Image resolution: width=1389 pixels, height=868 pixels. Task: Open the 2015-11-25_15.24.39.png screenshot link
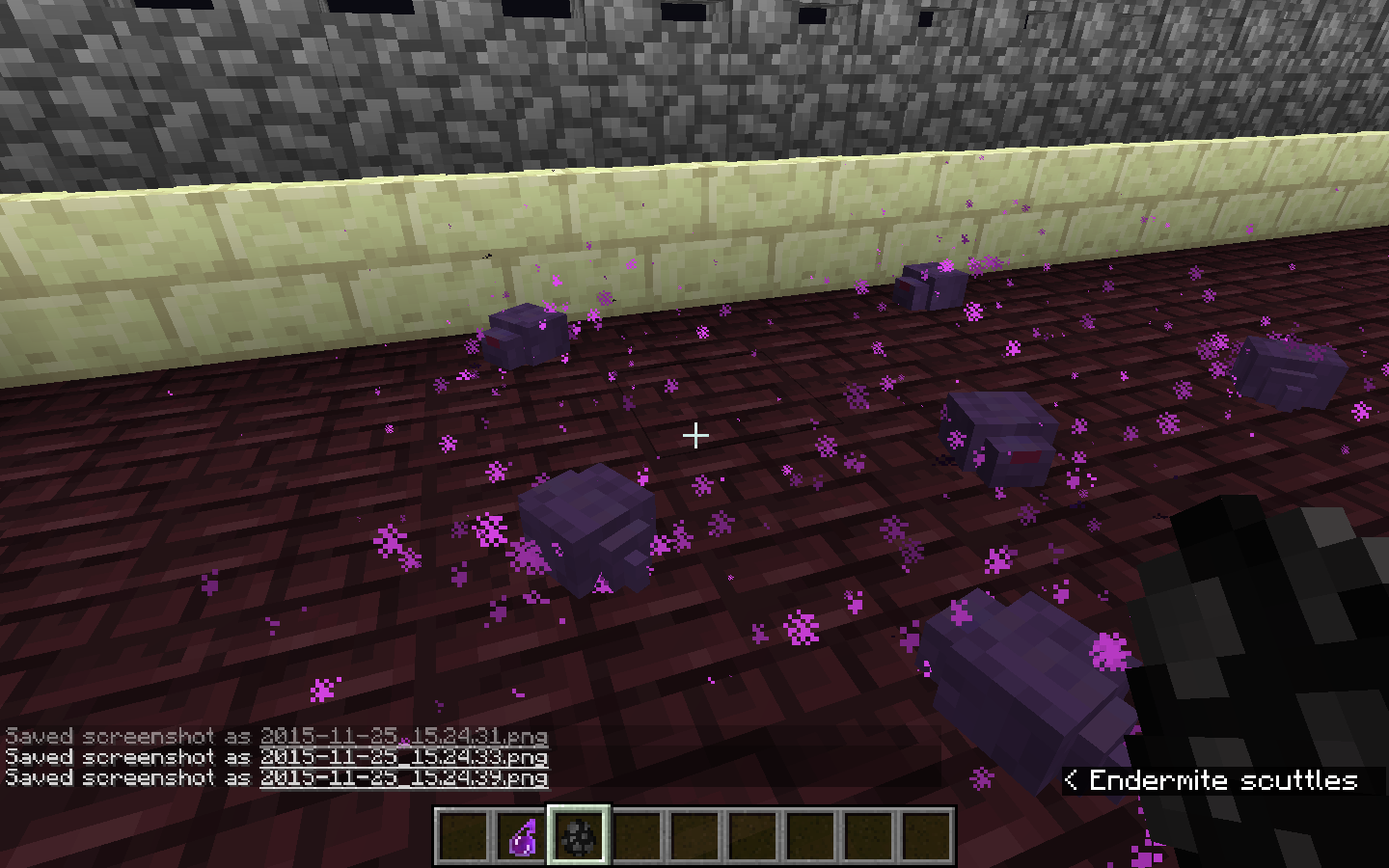click(403, 777)
